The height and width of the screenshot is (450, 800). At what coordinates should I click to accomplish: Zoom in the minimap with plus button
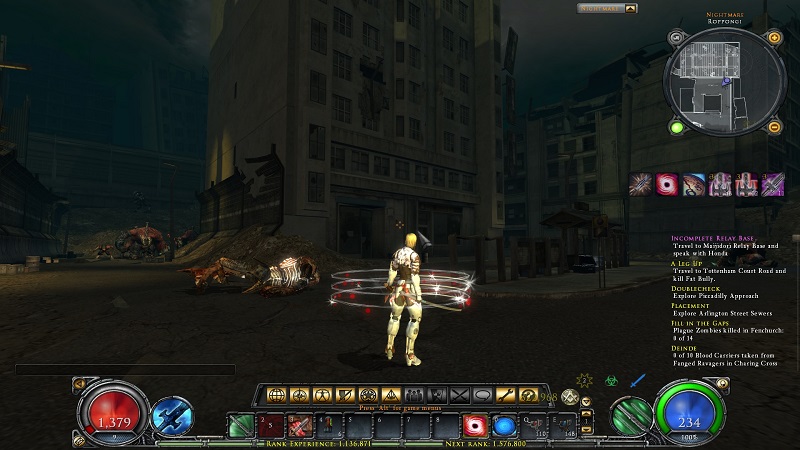pyautogui.click(x=774, y=38)
